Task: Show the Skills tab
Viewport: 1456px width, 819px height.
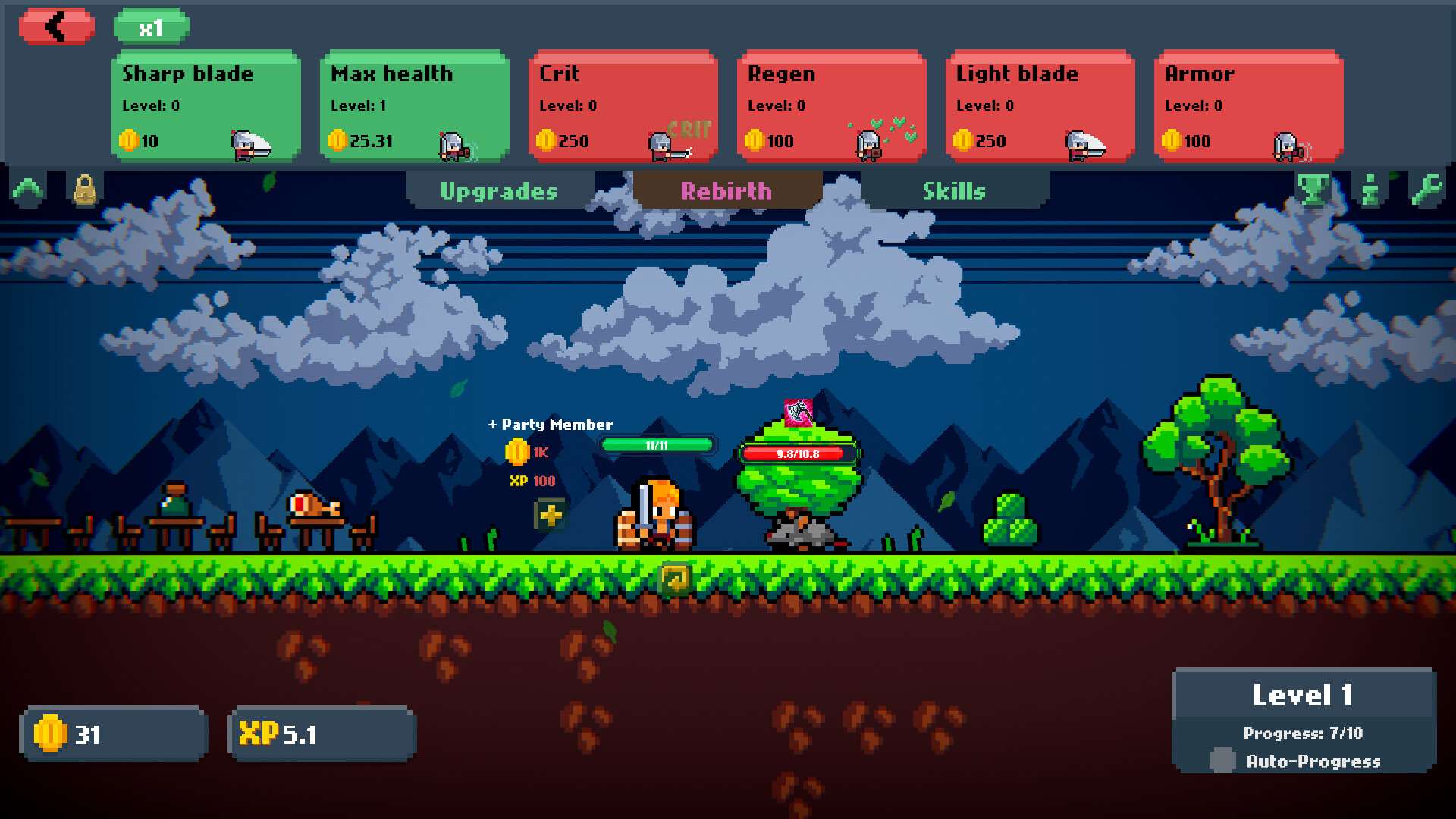Action: (954, 191)
